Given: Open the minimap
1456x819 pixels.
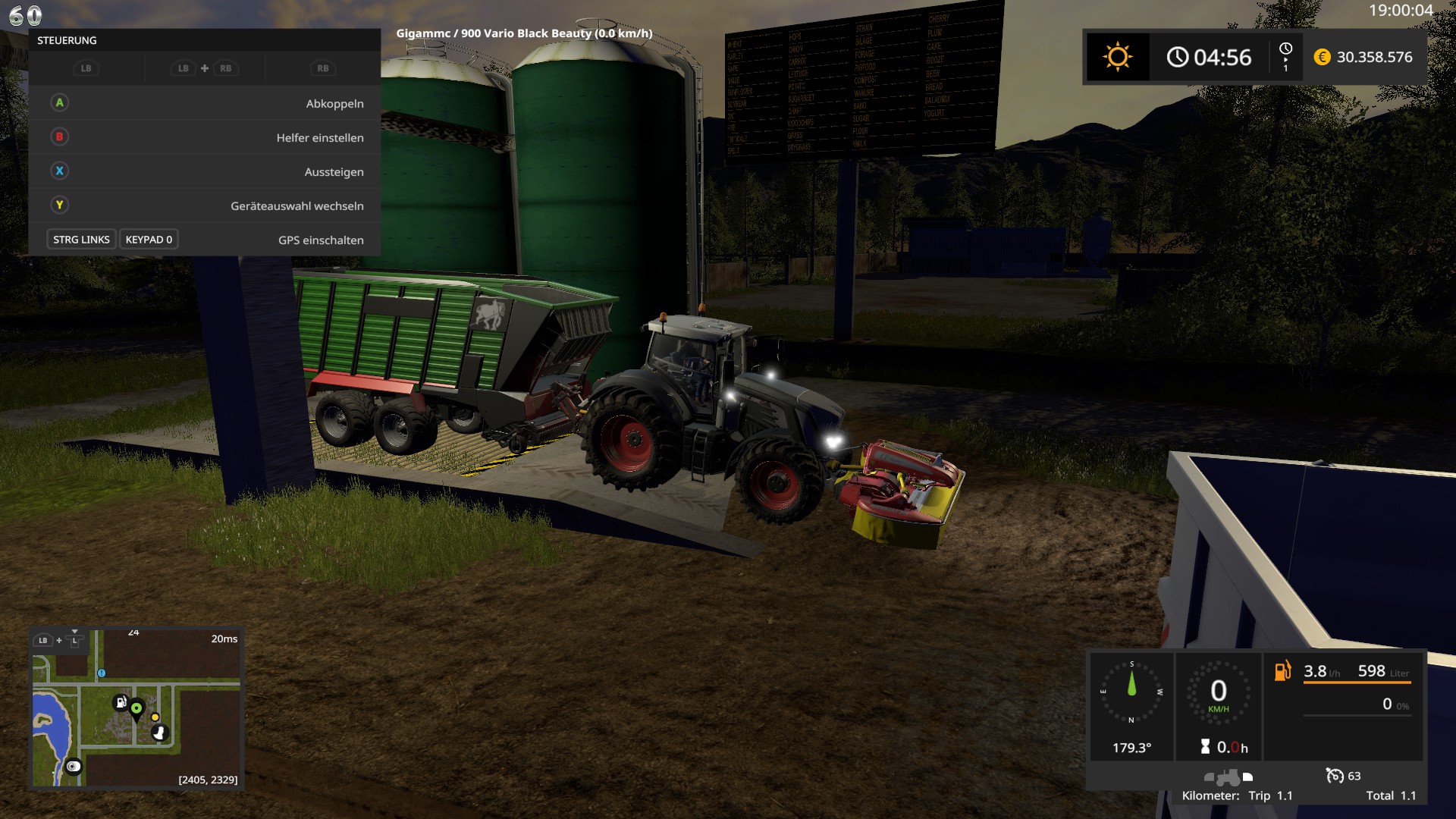Looking at the screenshot, I should point(136,708).
